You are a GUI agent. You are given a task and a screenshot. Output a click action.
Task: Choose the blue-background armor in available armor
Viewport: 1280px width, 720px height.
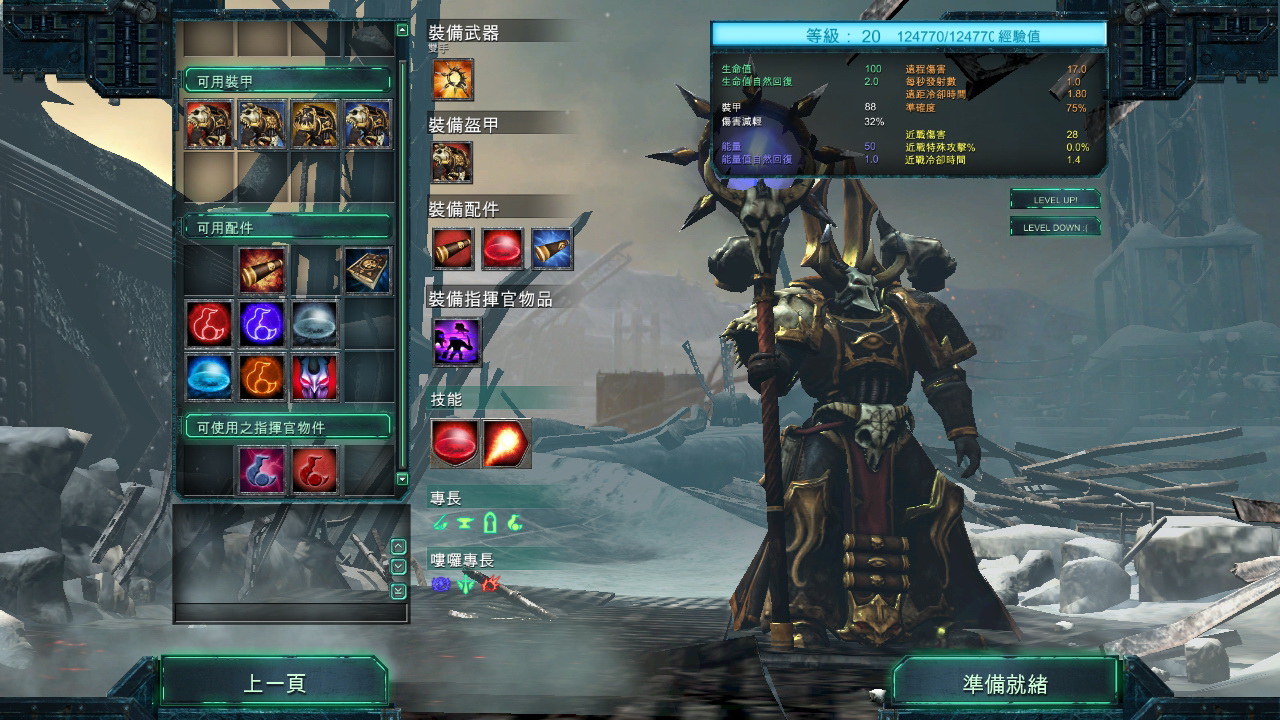pos(367,124)
